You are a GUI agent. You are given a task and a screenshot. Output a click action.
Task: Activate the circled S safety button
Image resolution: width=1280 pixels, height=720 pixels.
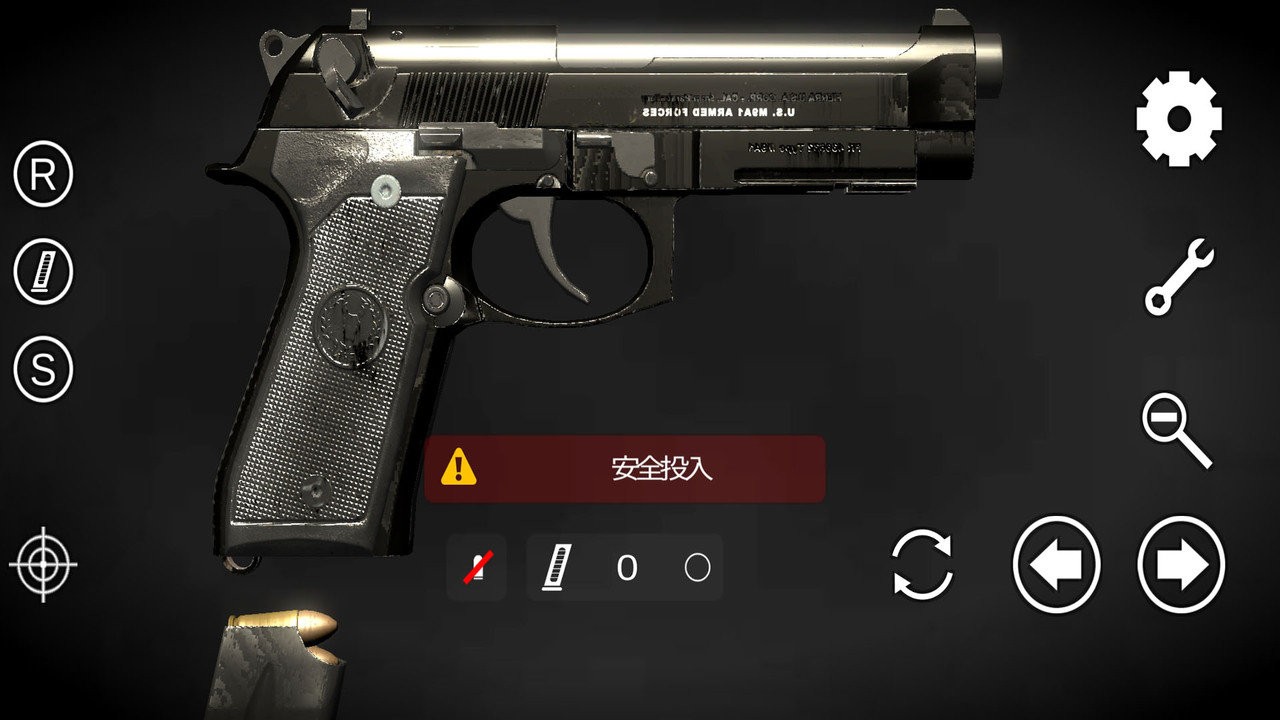tap(43, 369)
